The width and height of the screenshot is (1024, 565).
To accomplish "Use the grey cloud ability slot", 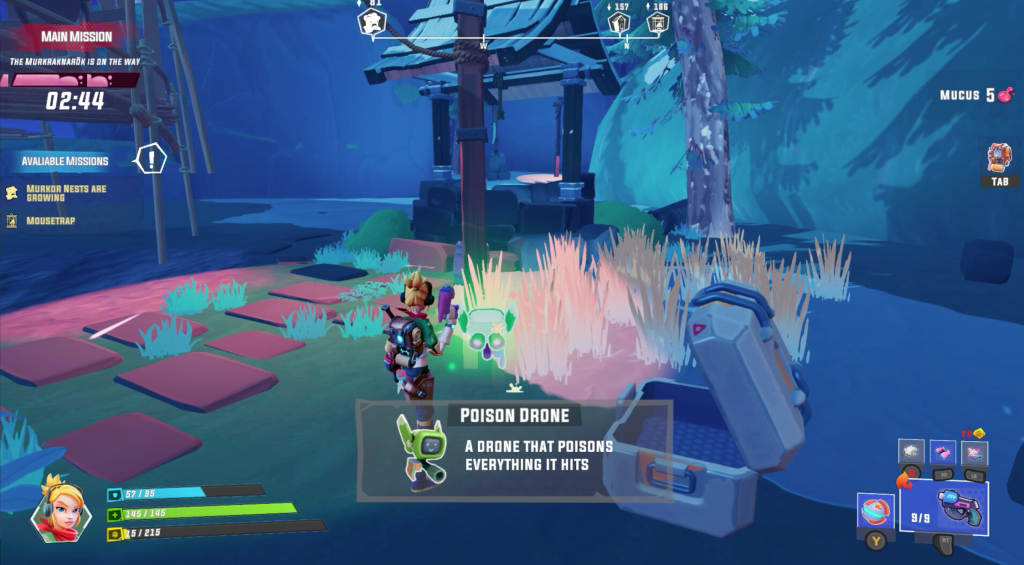I will click(x=911, y=453).
